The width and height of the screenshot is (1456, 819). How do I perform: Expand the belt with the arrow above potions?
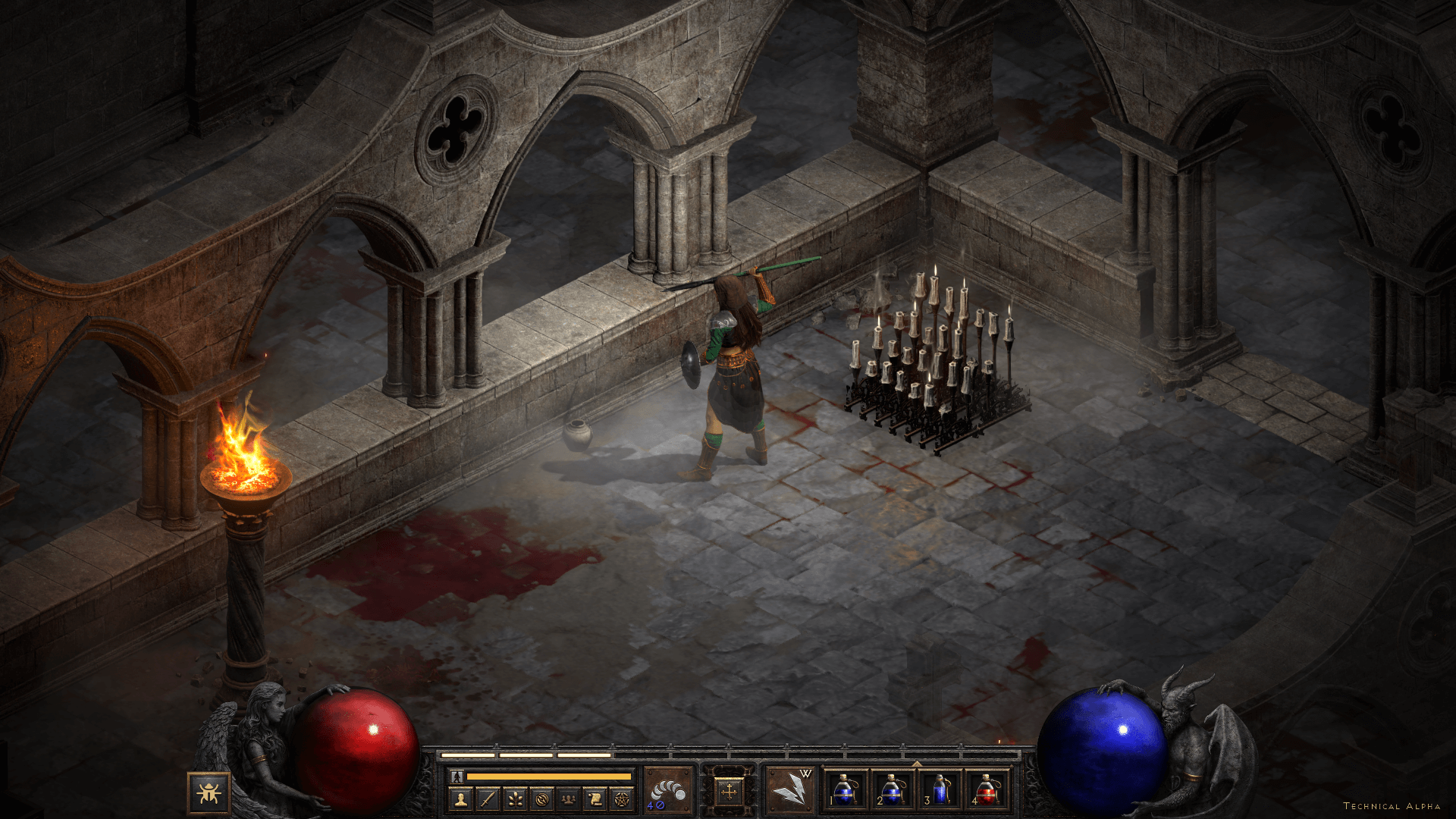point(916,764)
